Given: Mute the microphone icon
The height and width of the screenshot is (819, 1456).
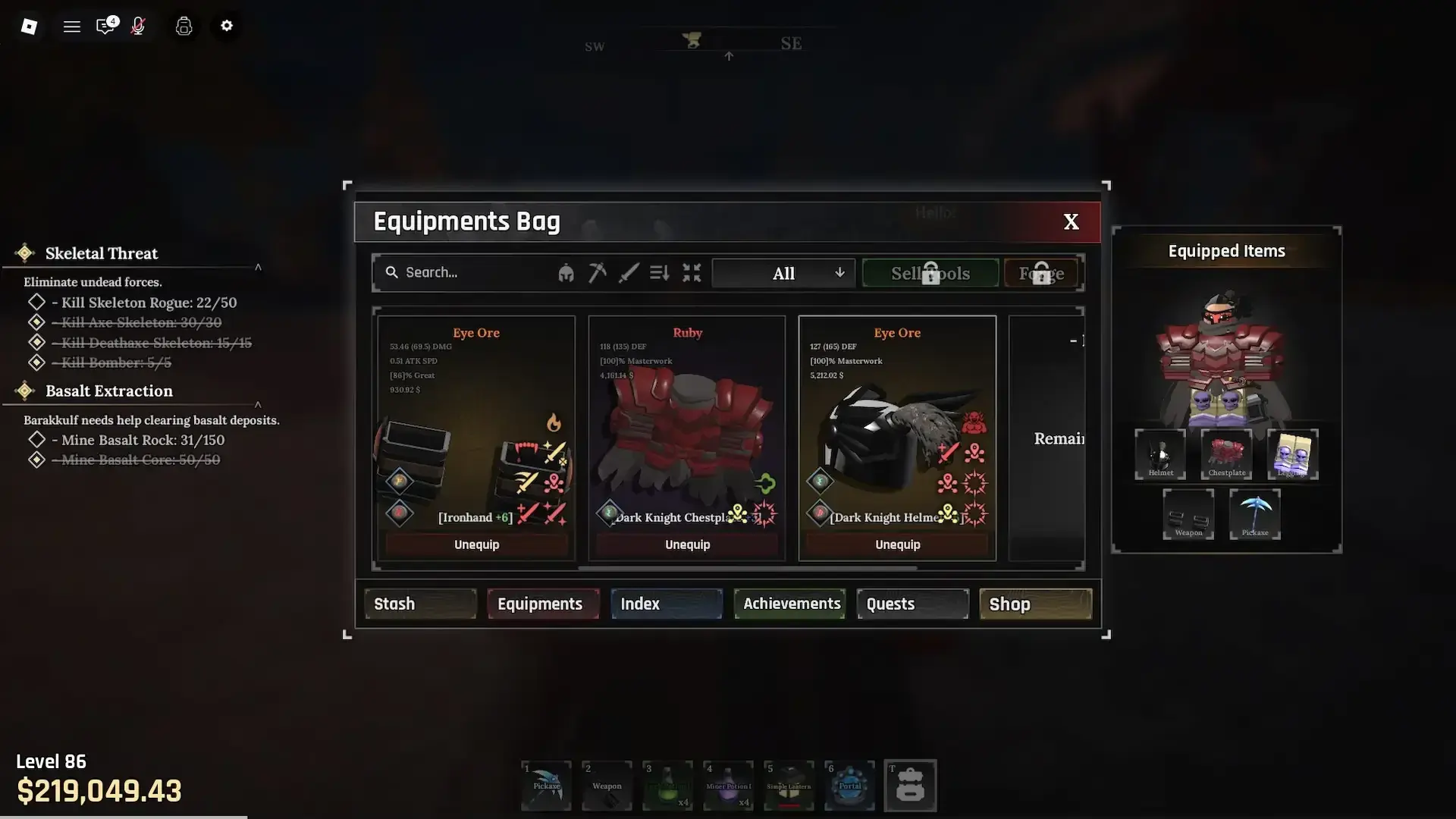Looking at the screenshot, I should [138, 26].
